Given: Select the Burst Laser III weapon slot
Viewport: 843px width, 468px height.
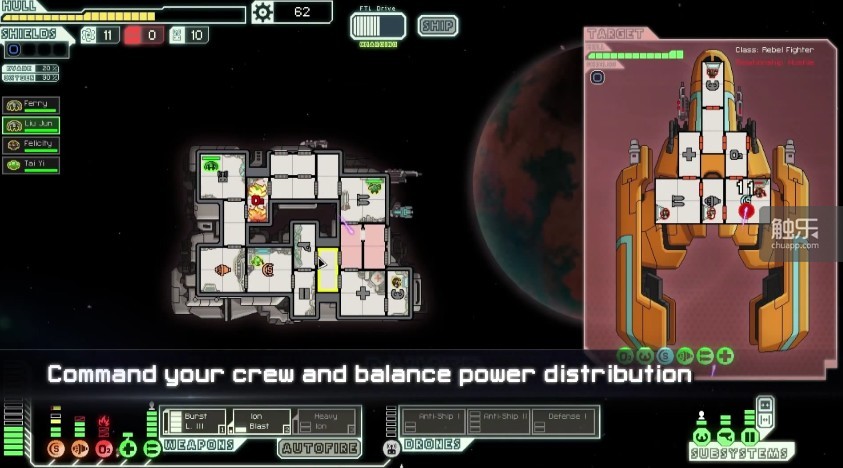Looking at the screenshot, I should (x=195, y=421).
